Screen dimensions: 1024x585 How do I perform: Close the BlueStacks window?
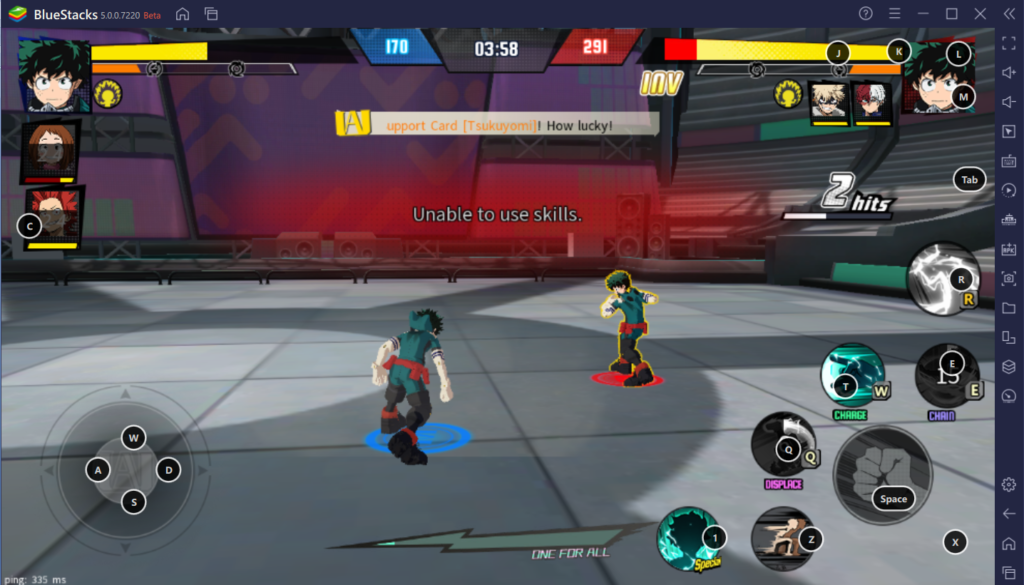[x=978, y=13]
